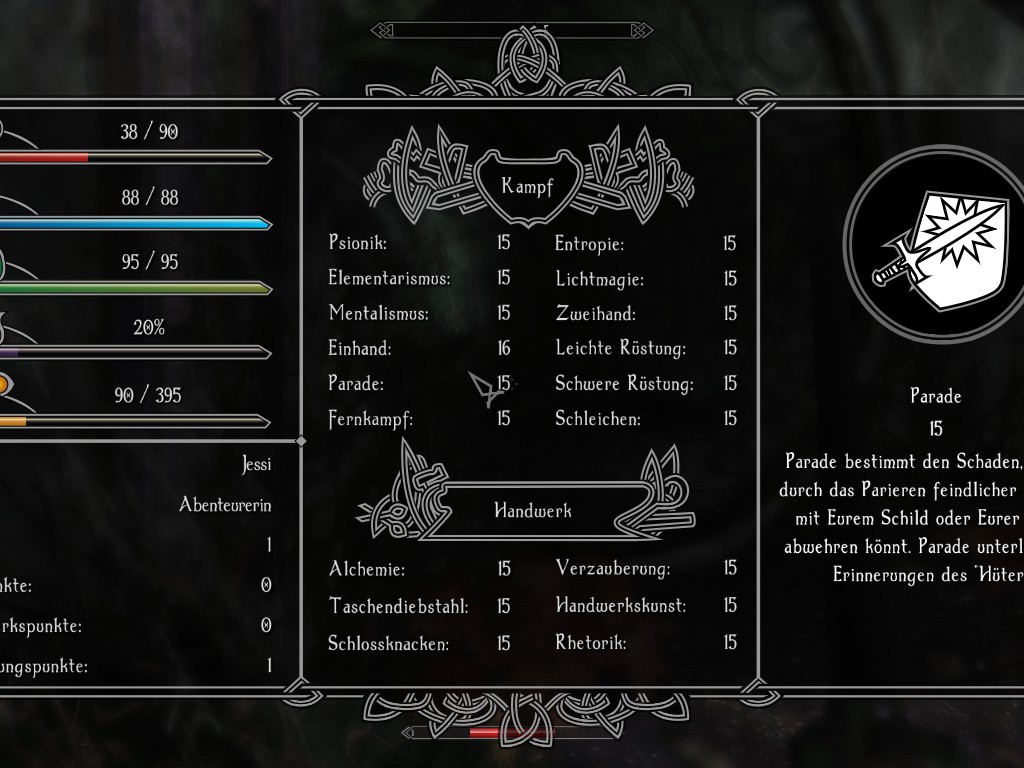Choose the Schlossknacken skill row

388,643
